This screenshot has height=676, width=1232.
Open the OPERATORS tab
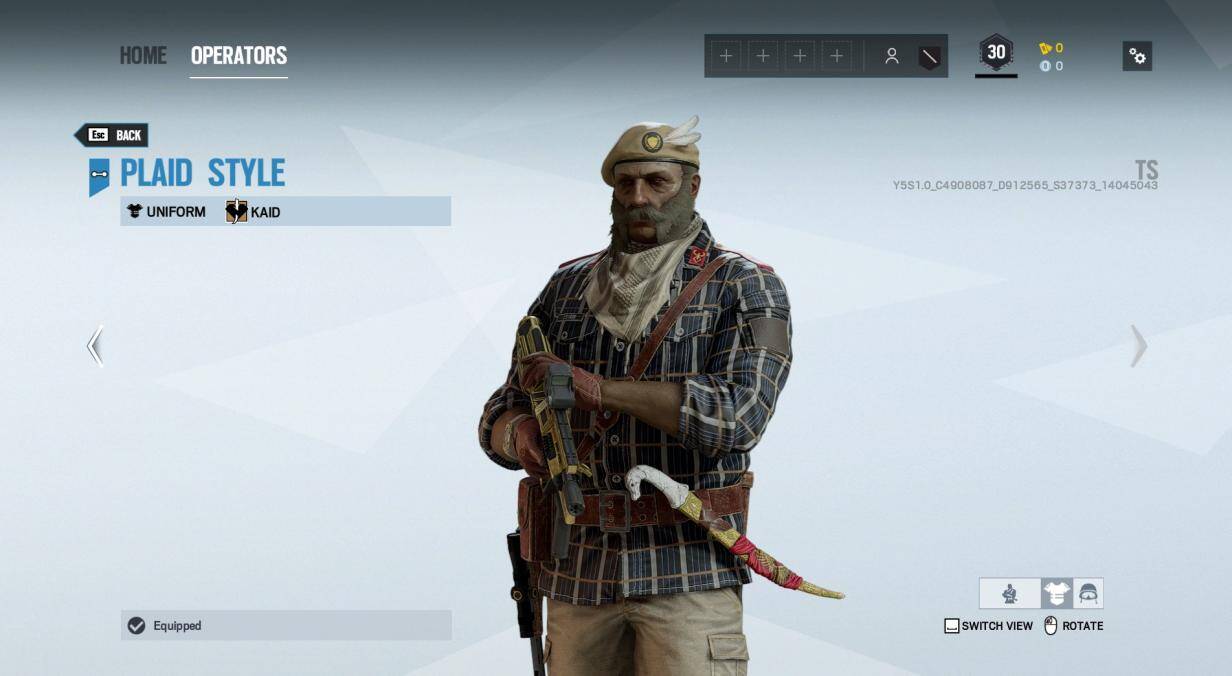(239, 55)
